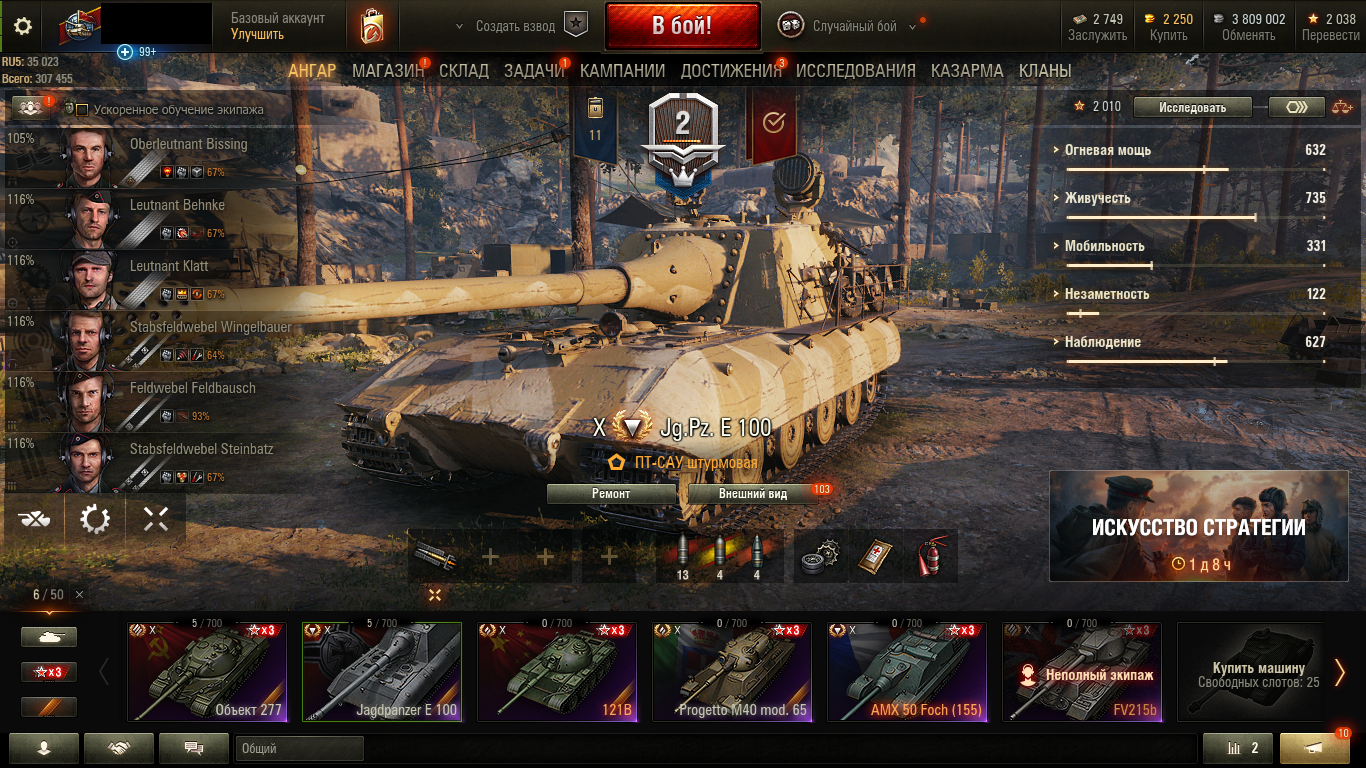
Task: Switch to the МАГАЗИН tab
Action: click(388, 71)
